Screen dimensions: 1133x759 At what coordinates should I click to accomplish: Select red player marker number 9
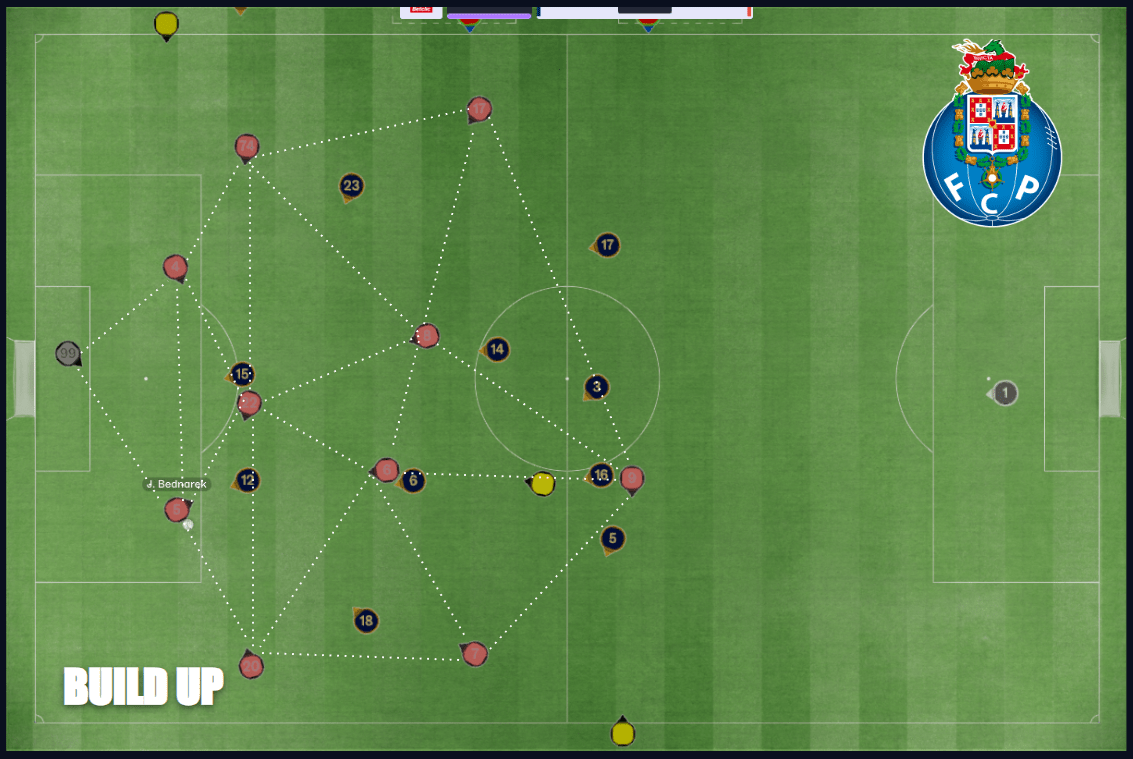click(x=632, y=478)
